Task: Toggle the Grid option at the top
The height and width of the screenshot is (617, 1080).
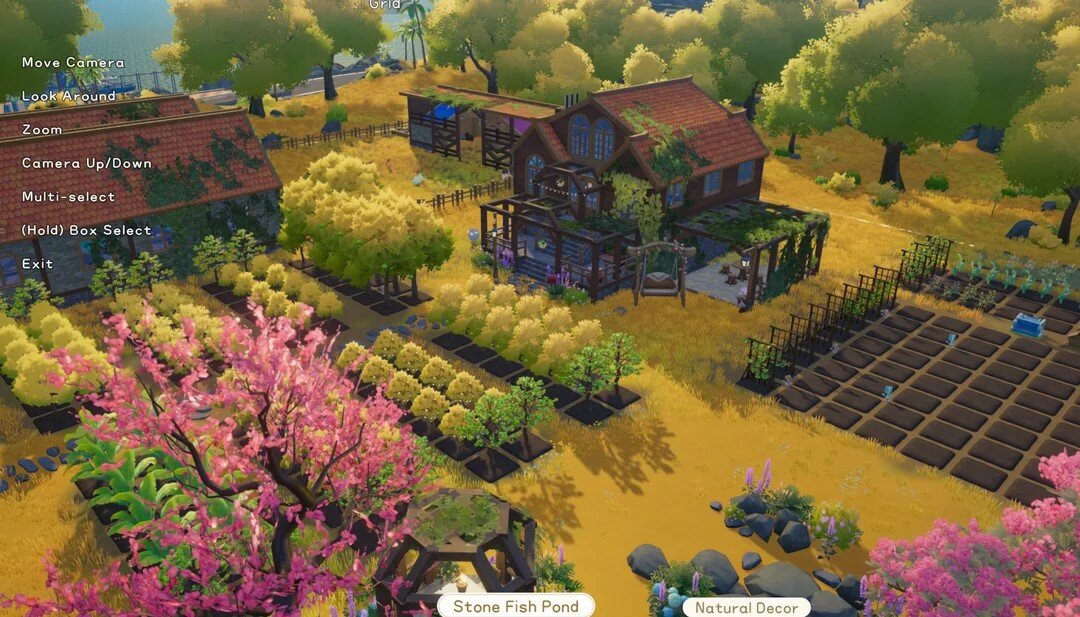Action: tap(385, 4)
